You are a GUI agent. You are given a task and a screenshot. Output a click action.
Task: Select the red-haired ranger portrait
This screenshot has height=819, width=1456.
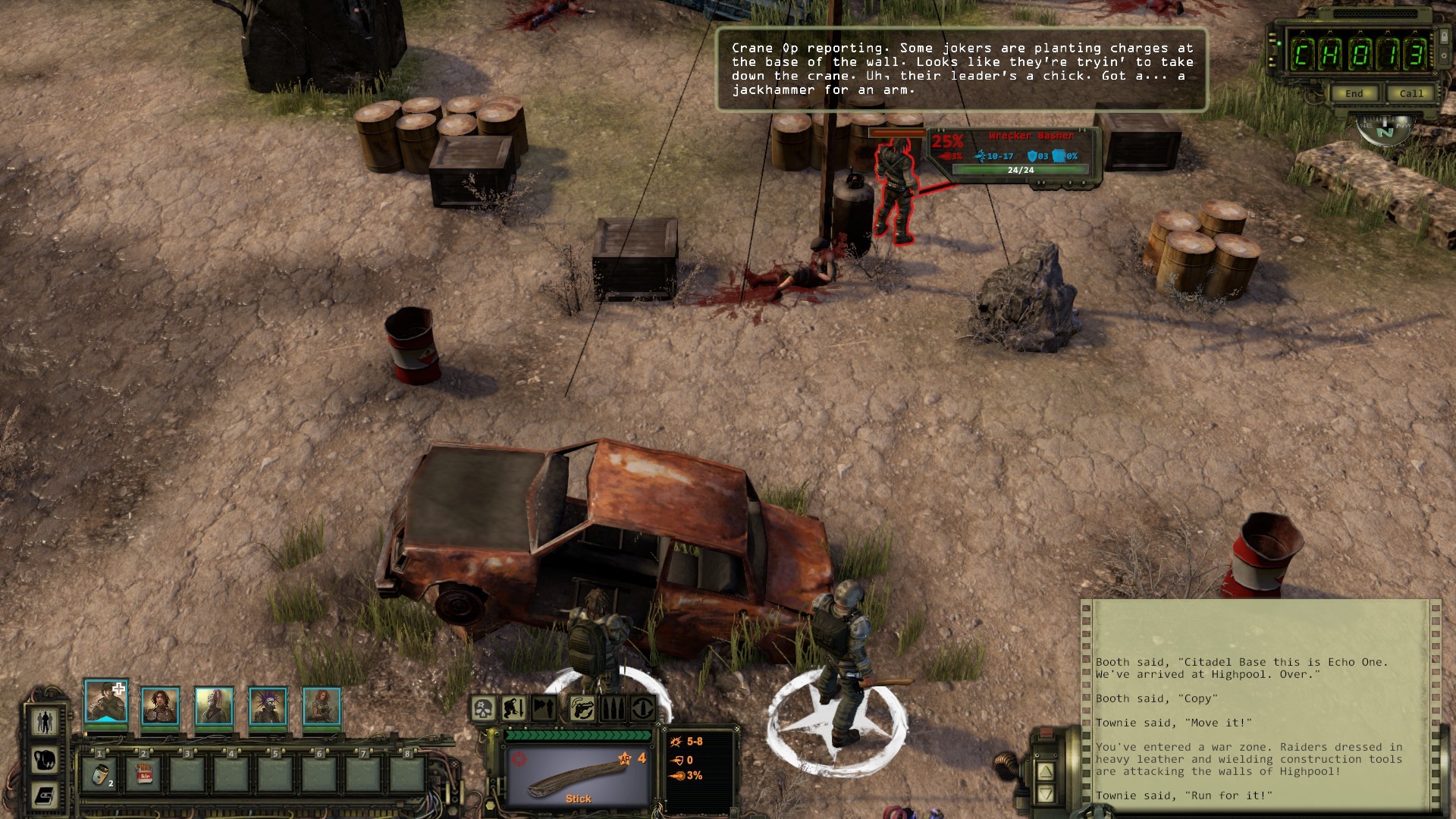pyautogui.click(x=322, y=706)
